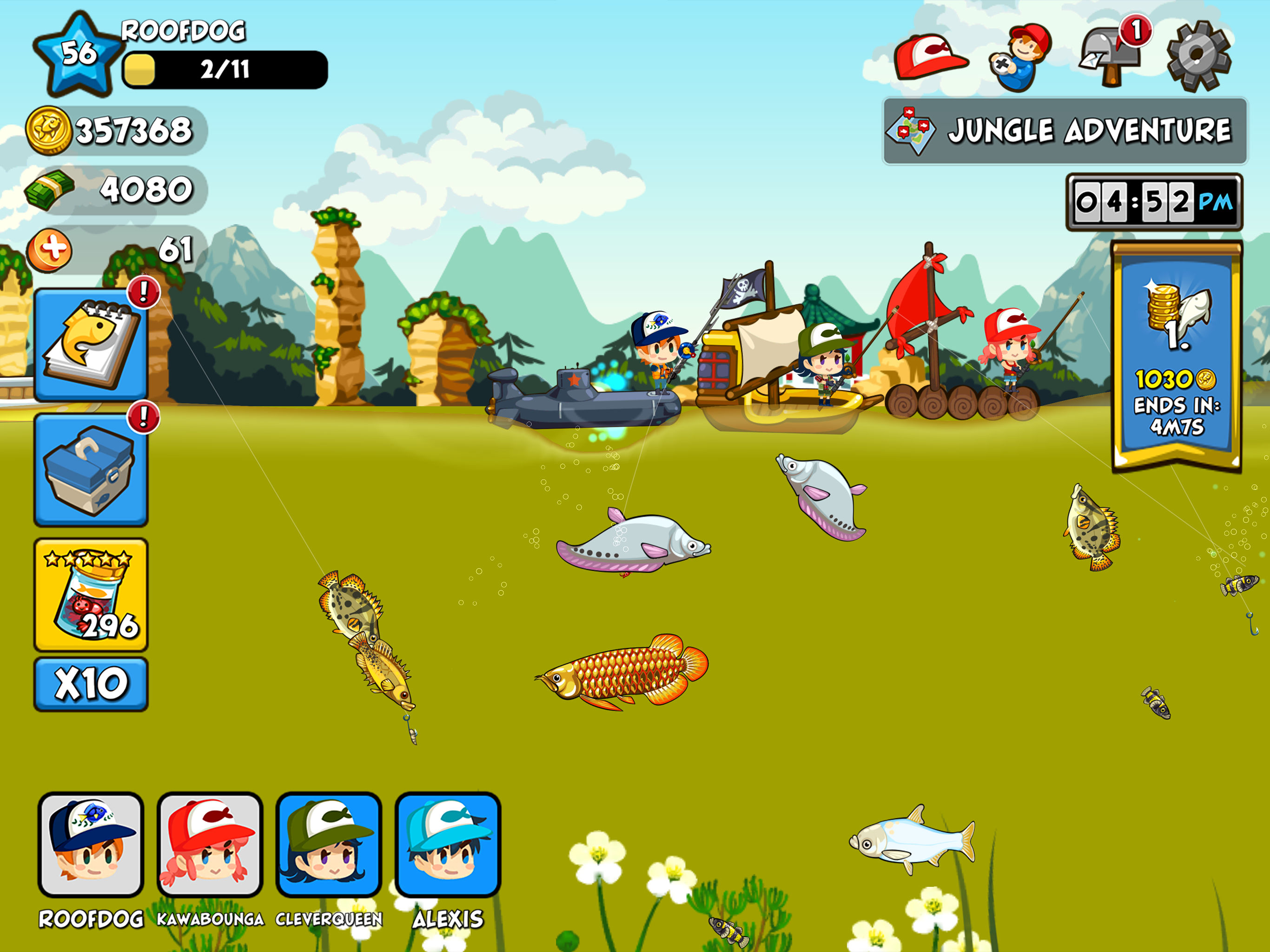Select the five-star bait jar
1270x952 pixels.
(91, 595)
